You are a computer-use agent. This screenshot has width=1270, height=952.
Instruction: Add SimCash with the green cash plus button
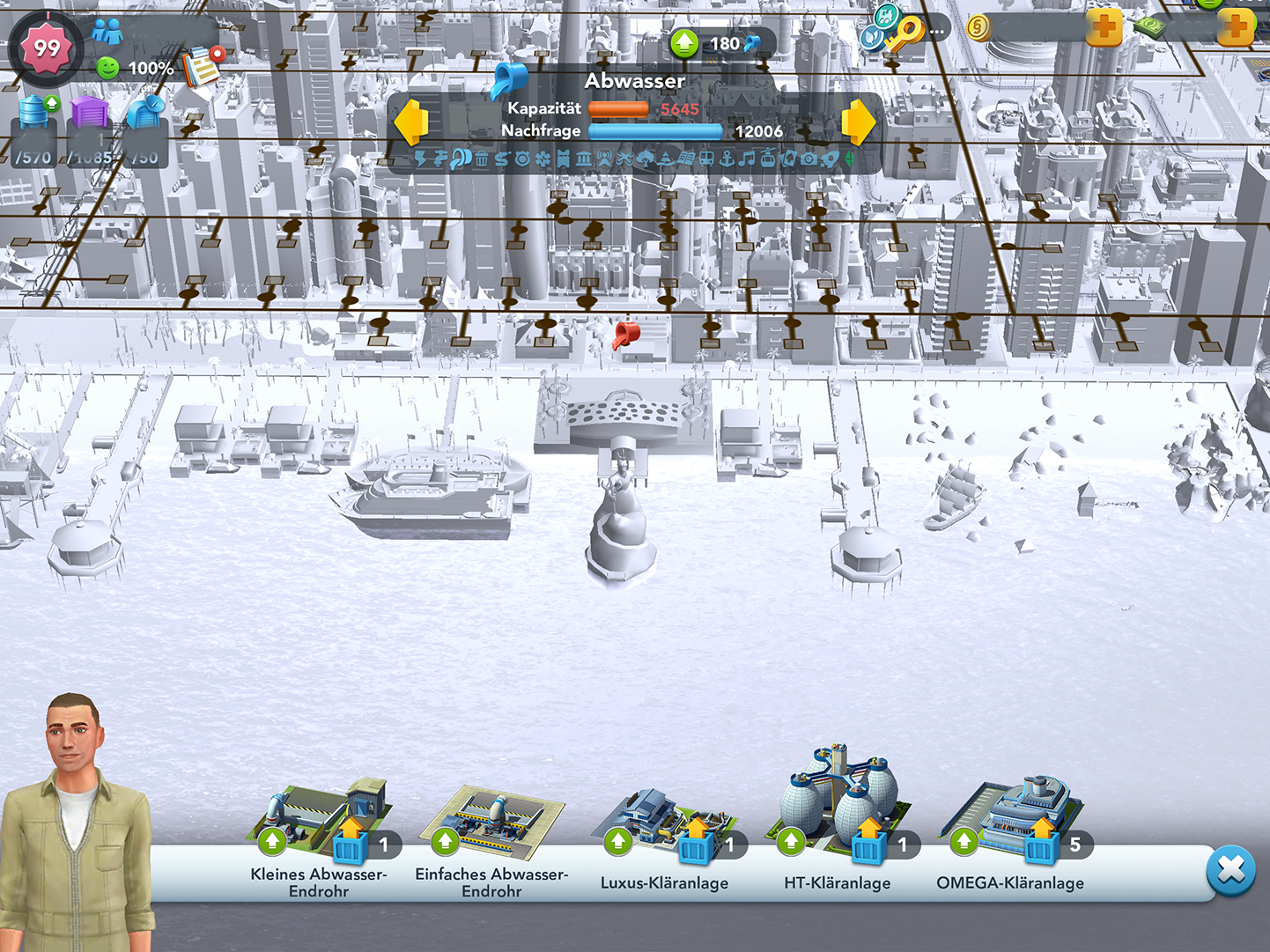pos(1236,28)
